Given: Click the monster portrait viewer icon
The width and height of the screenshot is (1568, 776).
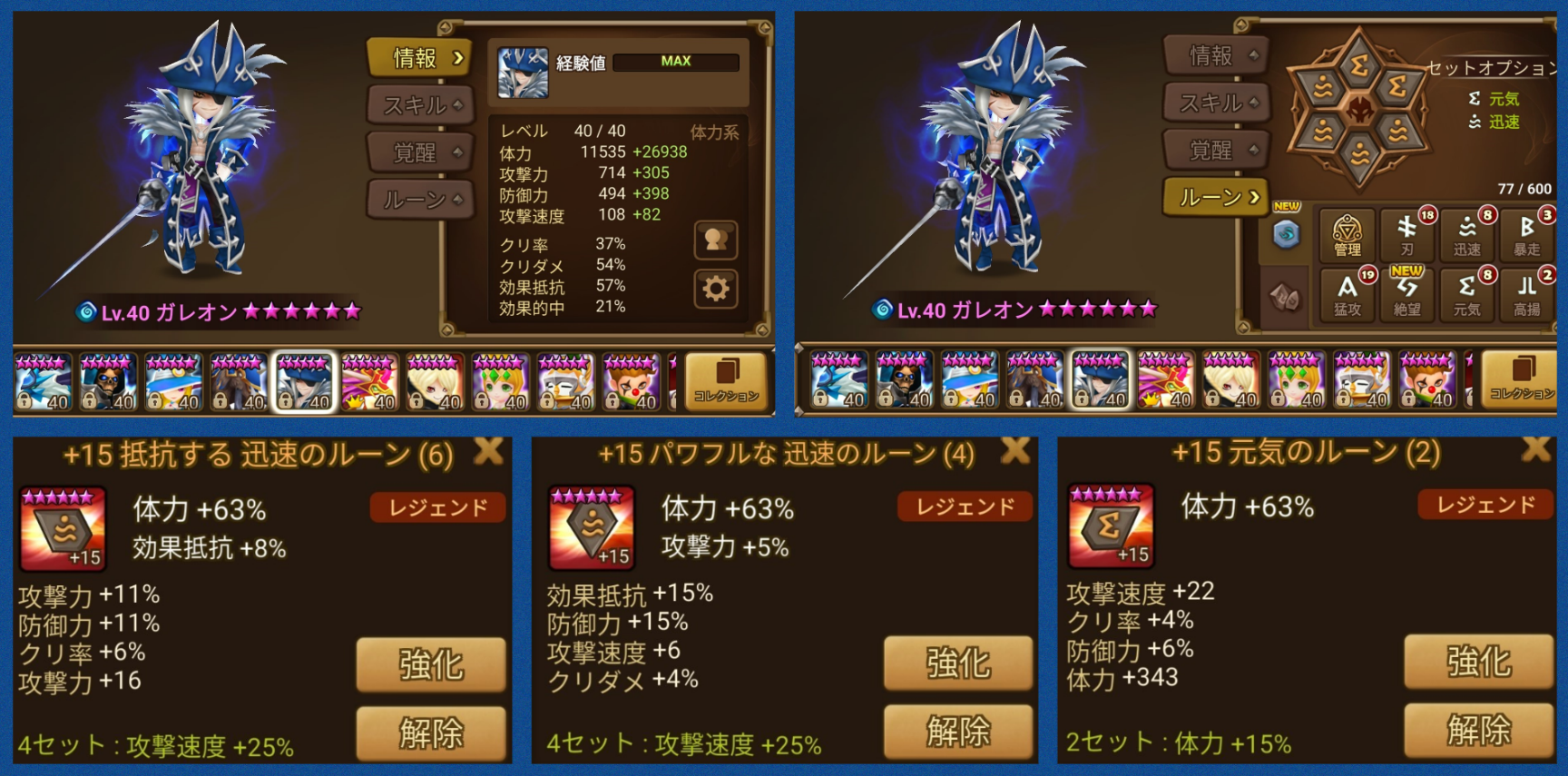Looking at the screenshot, I should pos(716,240).
